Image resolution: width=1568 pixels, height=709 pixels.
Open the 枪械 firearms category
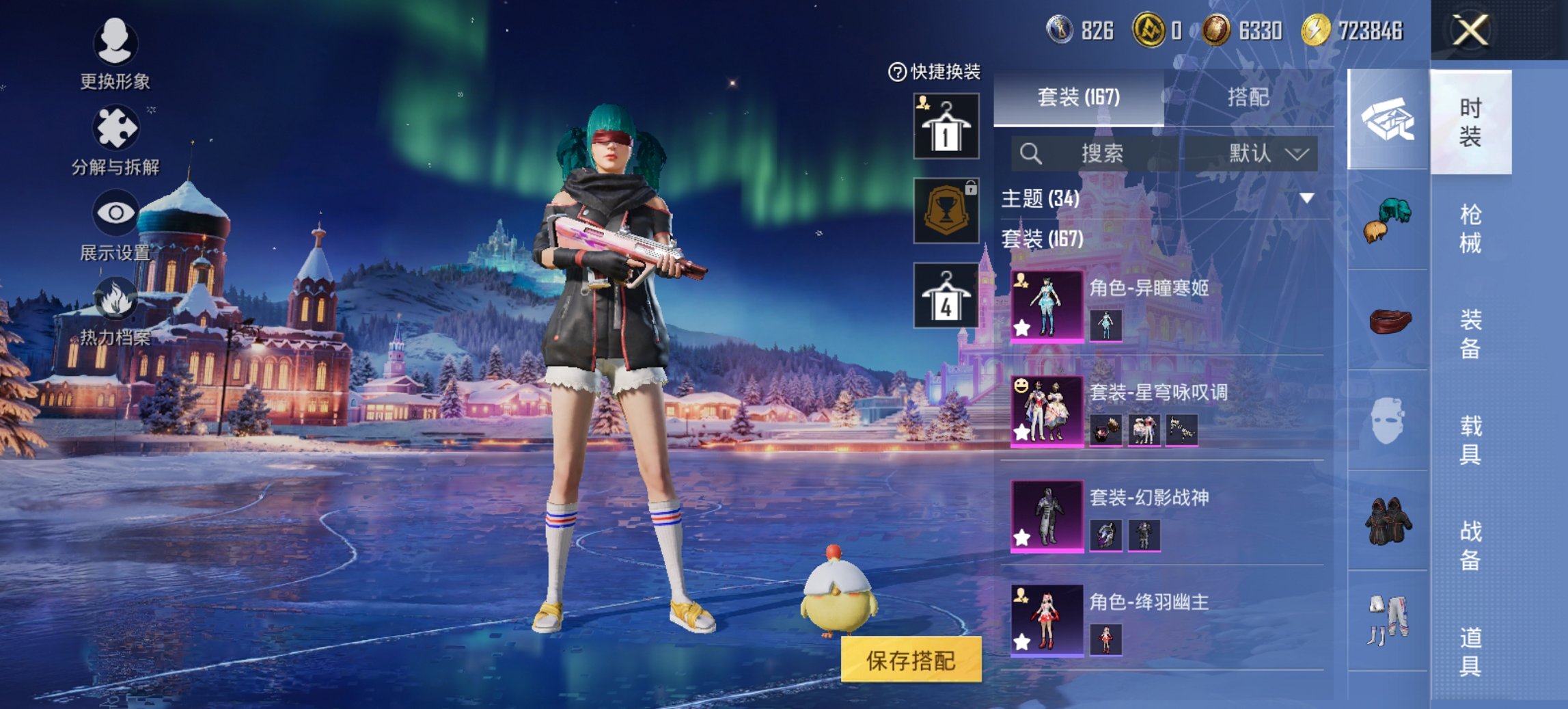tap(1470, 228)
